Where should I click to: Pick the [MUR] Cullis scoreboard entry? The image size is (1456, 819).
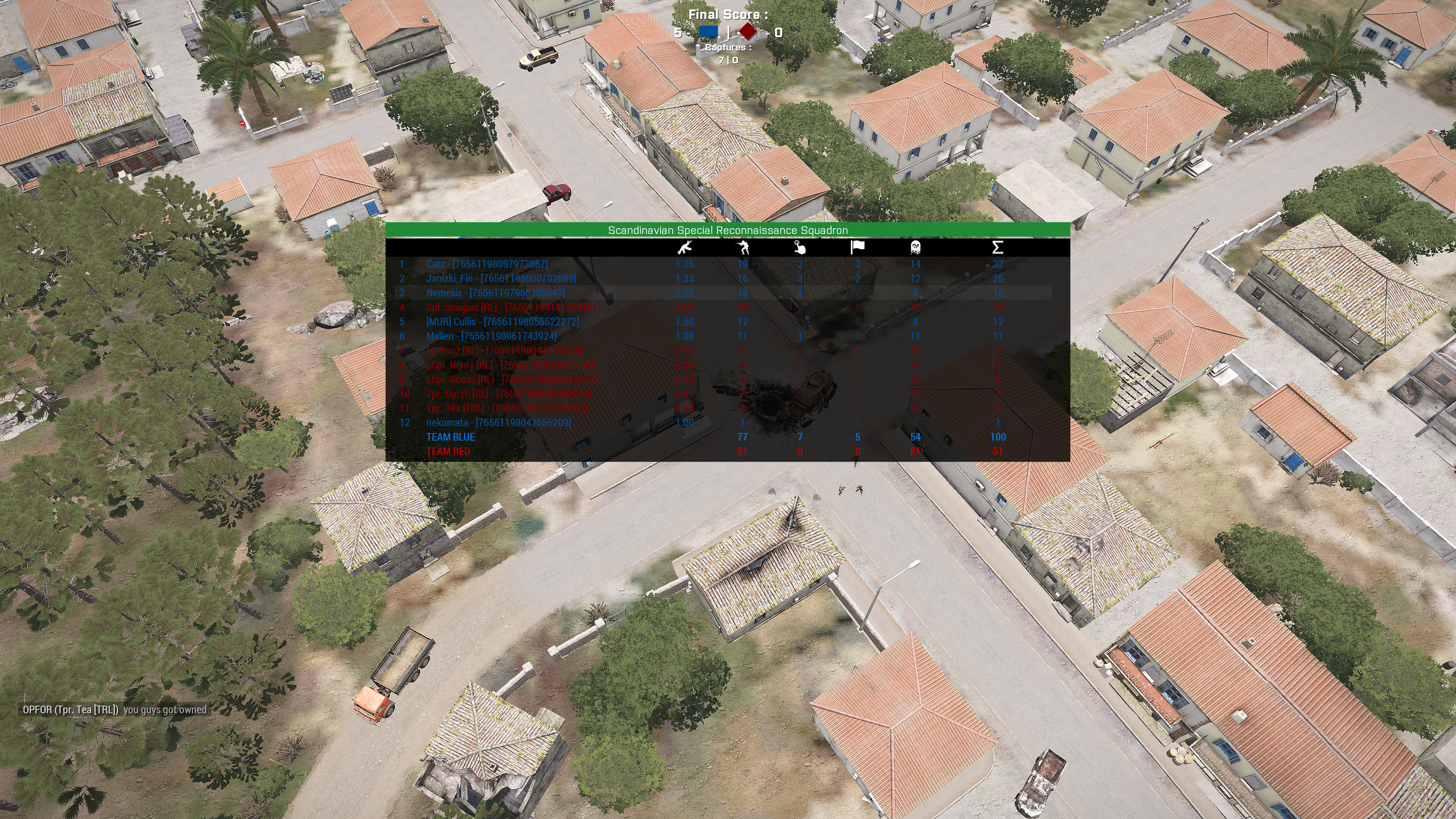pyautogui.click(x=502, y=322)
